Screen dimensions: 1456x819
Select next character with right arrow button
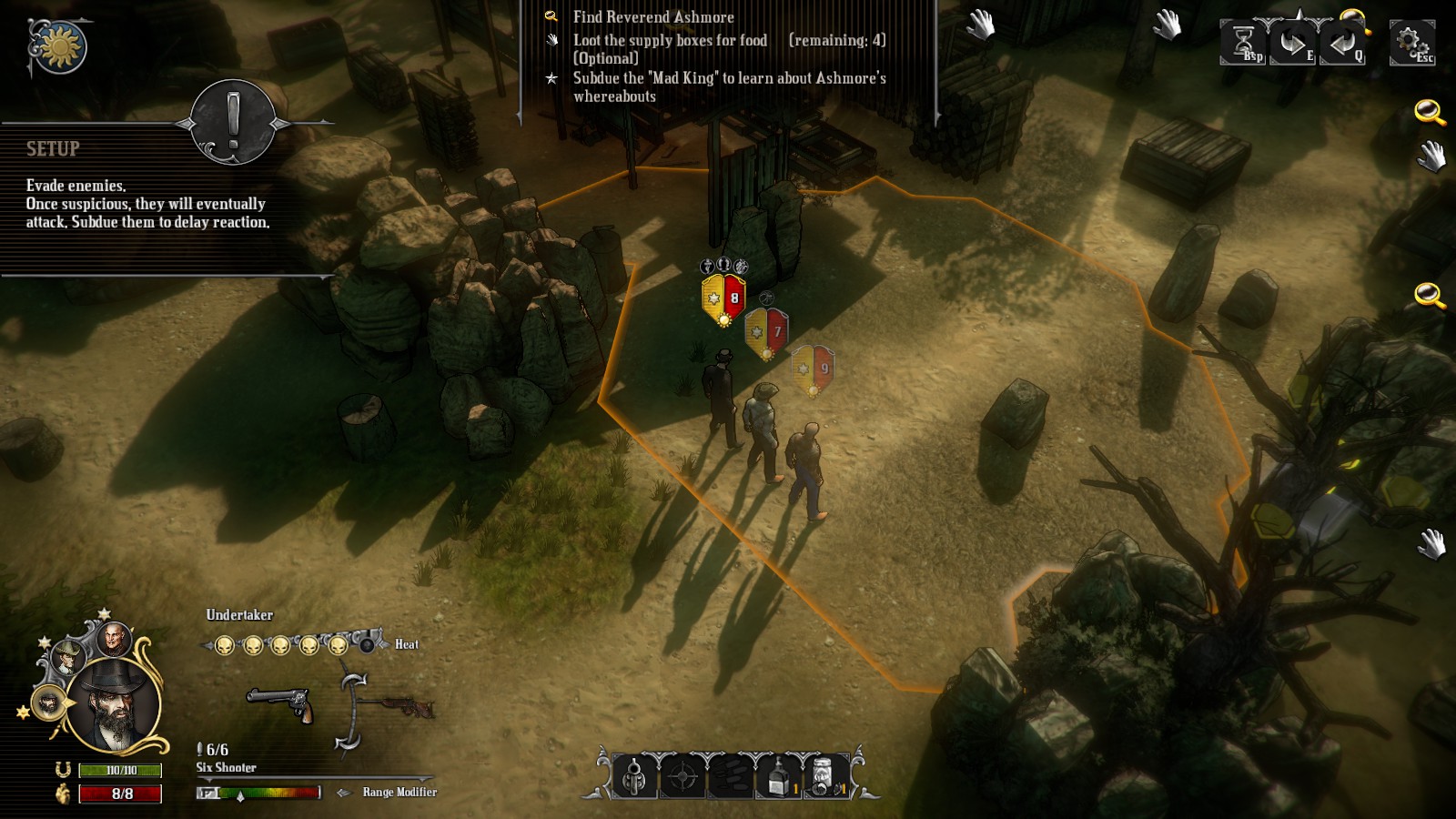[x=1292, y=43]
